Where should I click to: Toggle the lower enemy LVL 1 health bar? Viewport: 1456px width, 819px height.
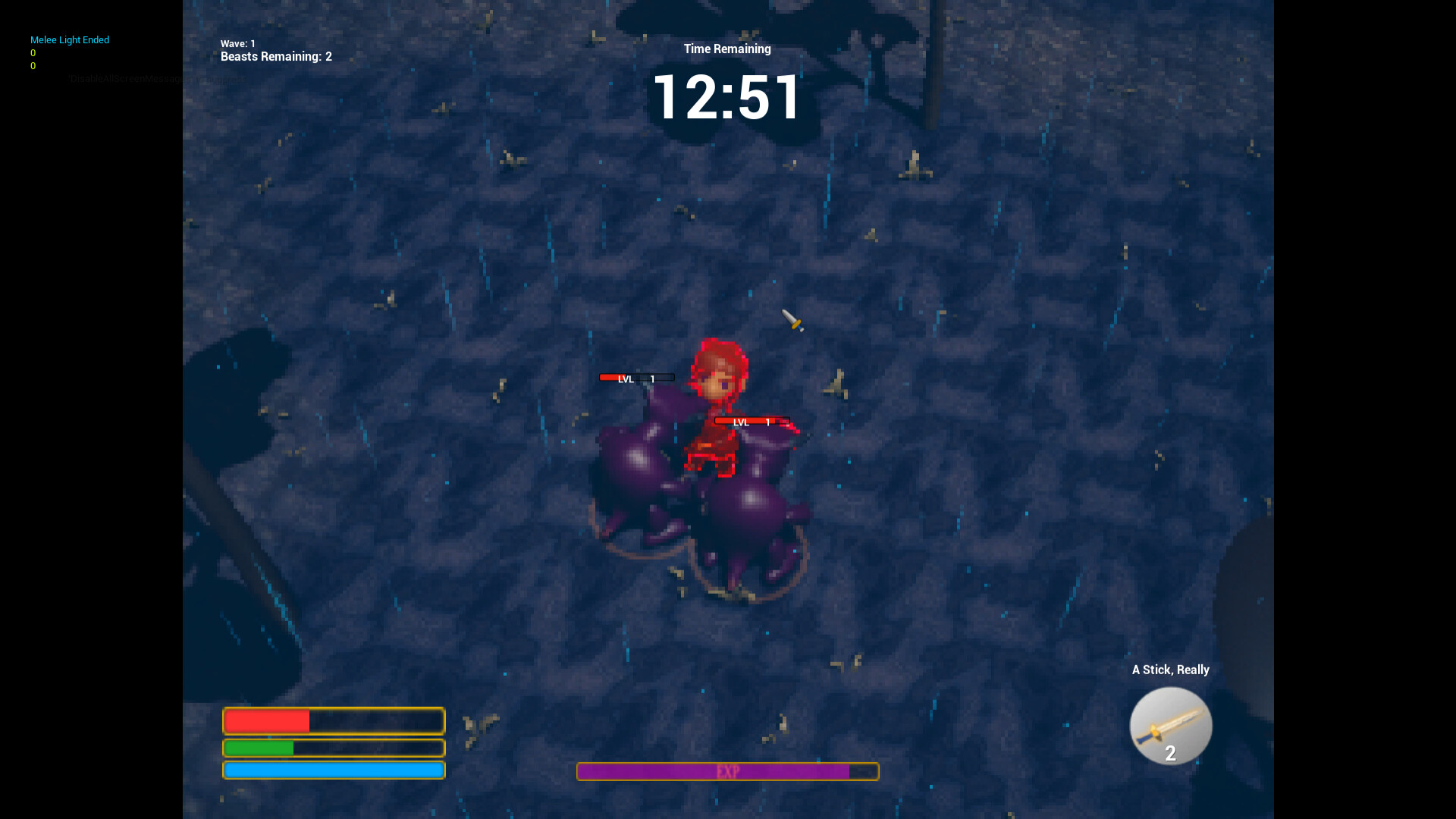pyautogui.click(x=751, y=422)
